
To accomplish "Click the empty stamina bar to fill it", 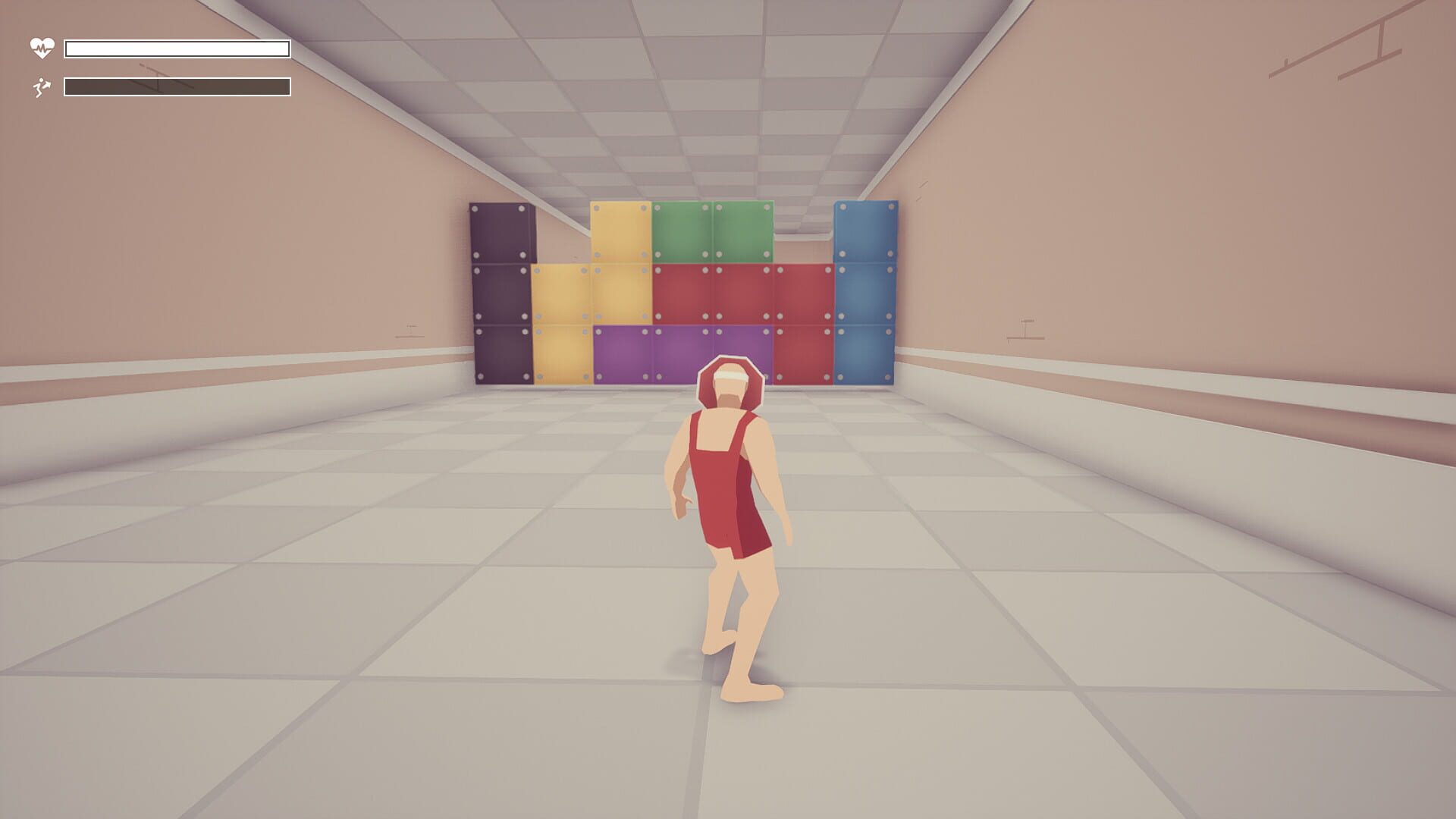I will click(x=177, y=86).
